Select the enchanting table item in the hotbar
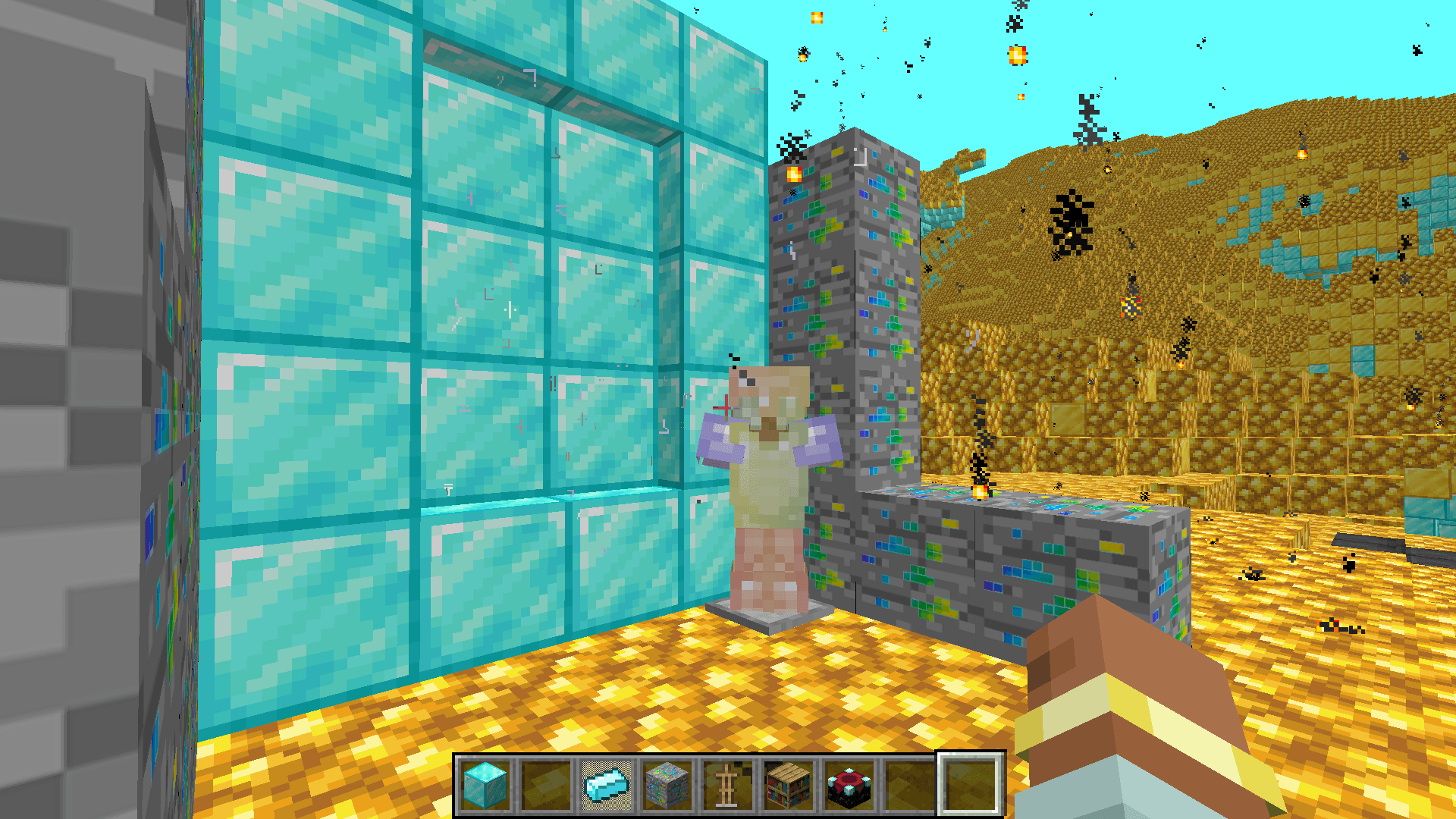Viewport: 1456px width, 819px height. 847,786
